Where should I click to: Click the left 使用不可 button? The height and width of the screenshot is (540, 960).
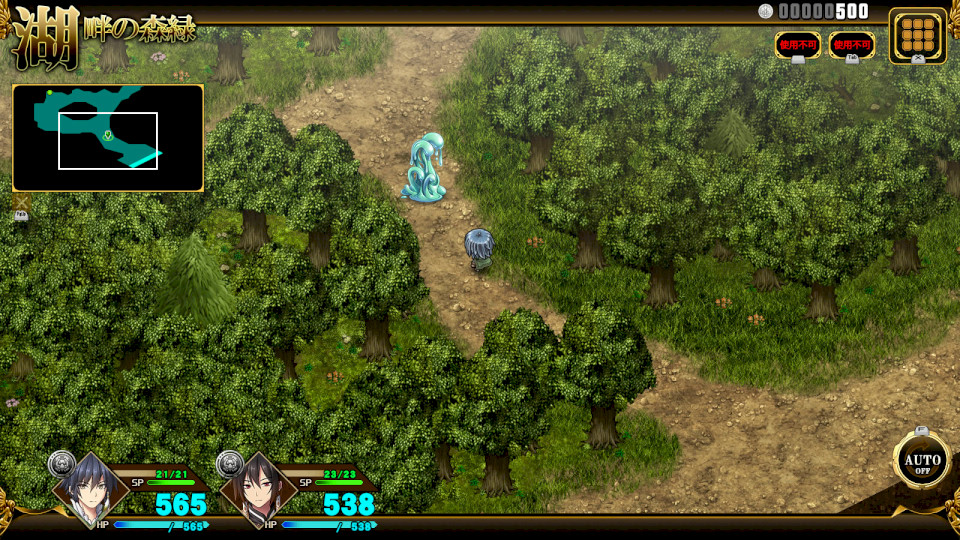coord(798,45)
